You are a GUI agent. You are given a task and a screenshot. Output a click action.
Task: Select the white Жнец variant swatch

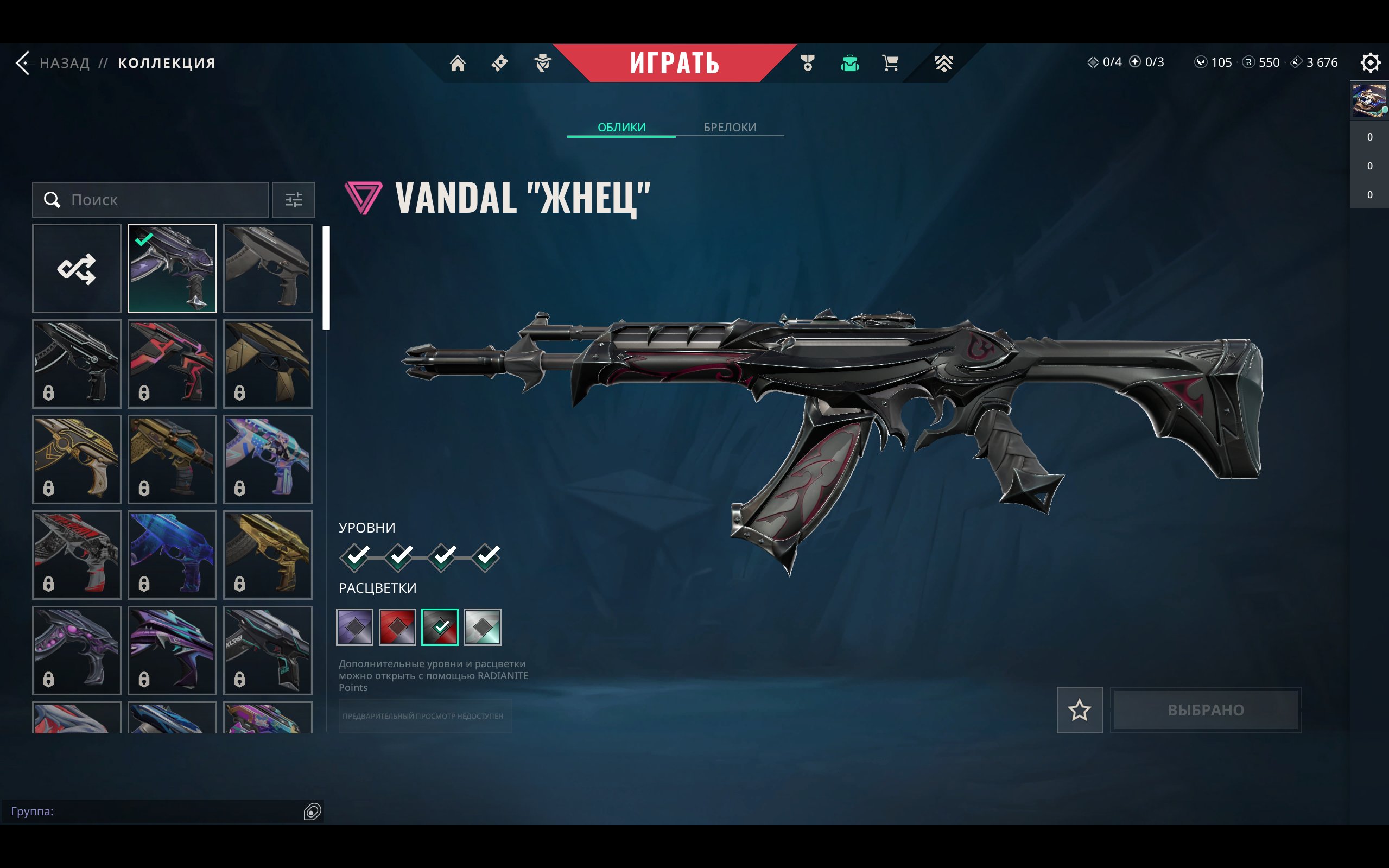pos(483,627)
